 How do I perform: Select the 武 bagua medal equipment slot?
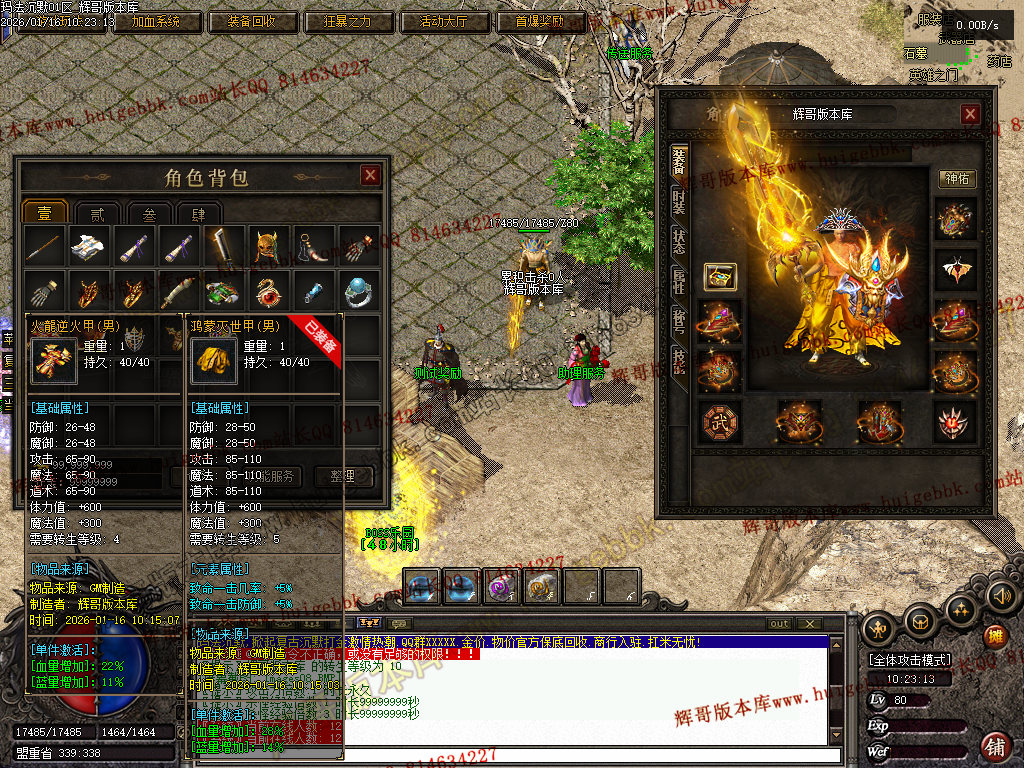pos(719,422)
